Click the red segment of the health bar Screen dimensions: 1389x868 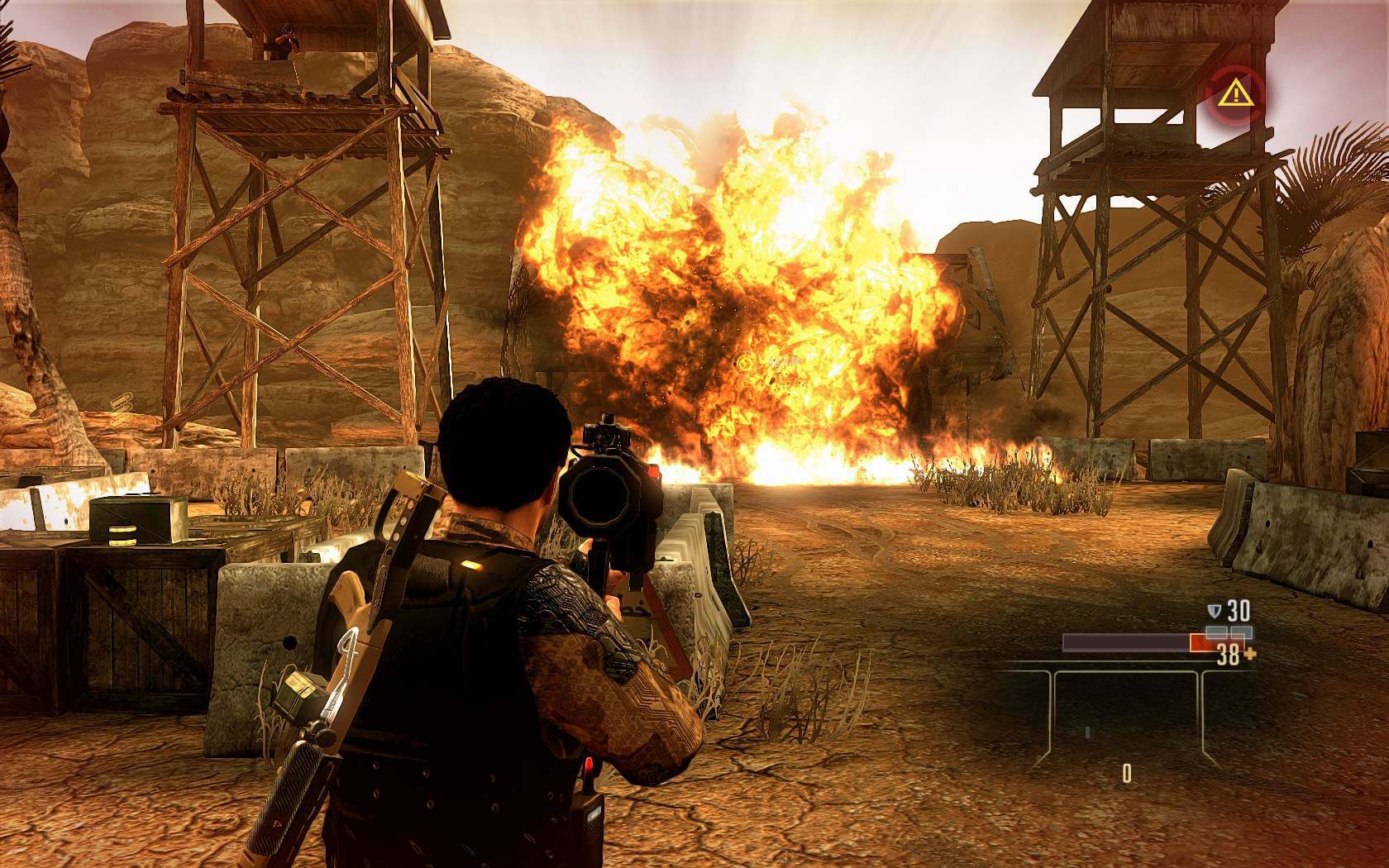(x=1205, y=642)
